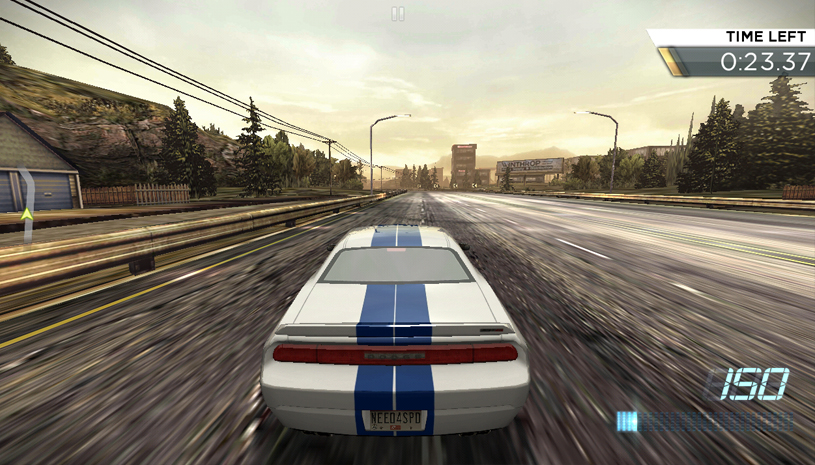
Task: Pause the race with the pause button
Action: [398, 14]
